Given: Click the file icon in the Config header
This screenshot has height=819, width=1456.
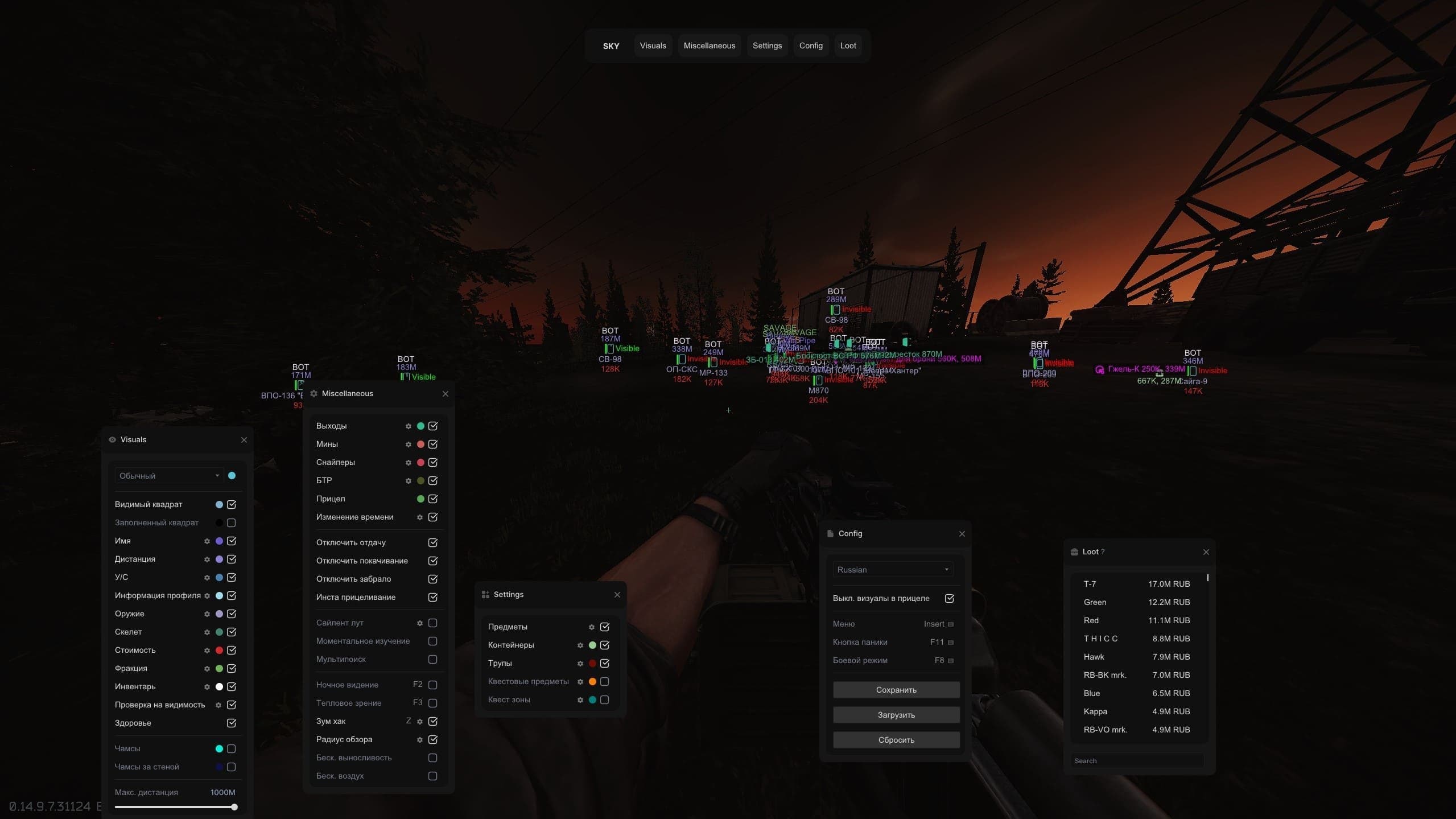Looking at the screenshot, I should click(x=830, y=533).
